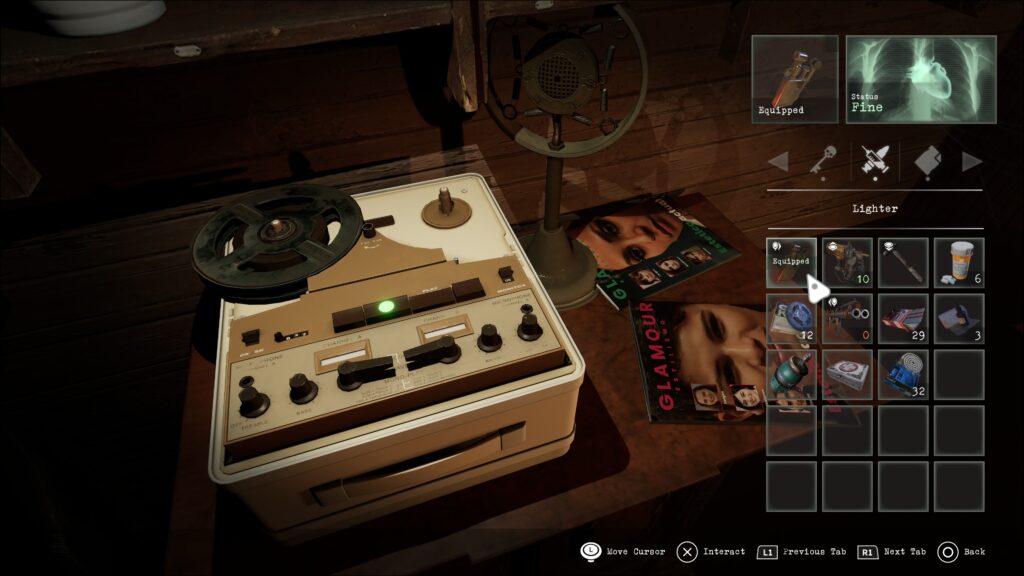Switch to the skull key items tab
The width and height of the screenshot is (1024, 576).
pos(822,161)
